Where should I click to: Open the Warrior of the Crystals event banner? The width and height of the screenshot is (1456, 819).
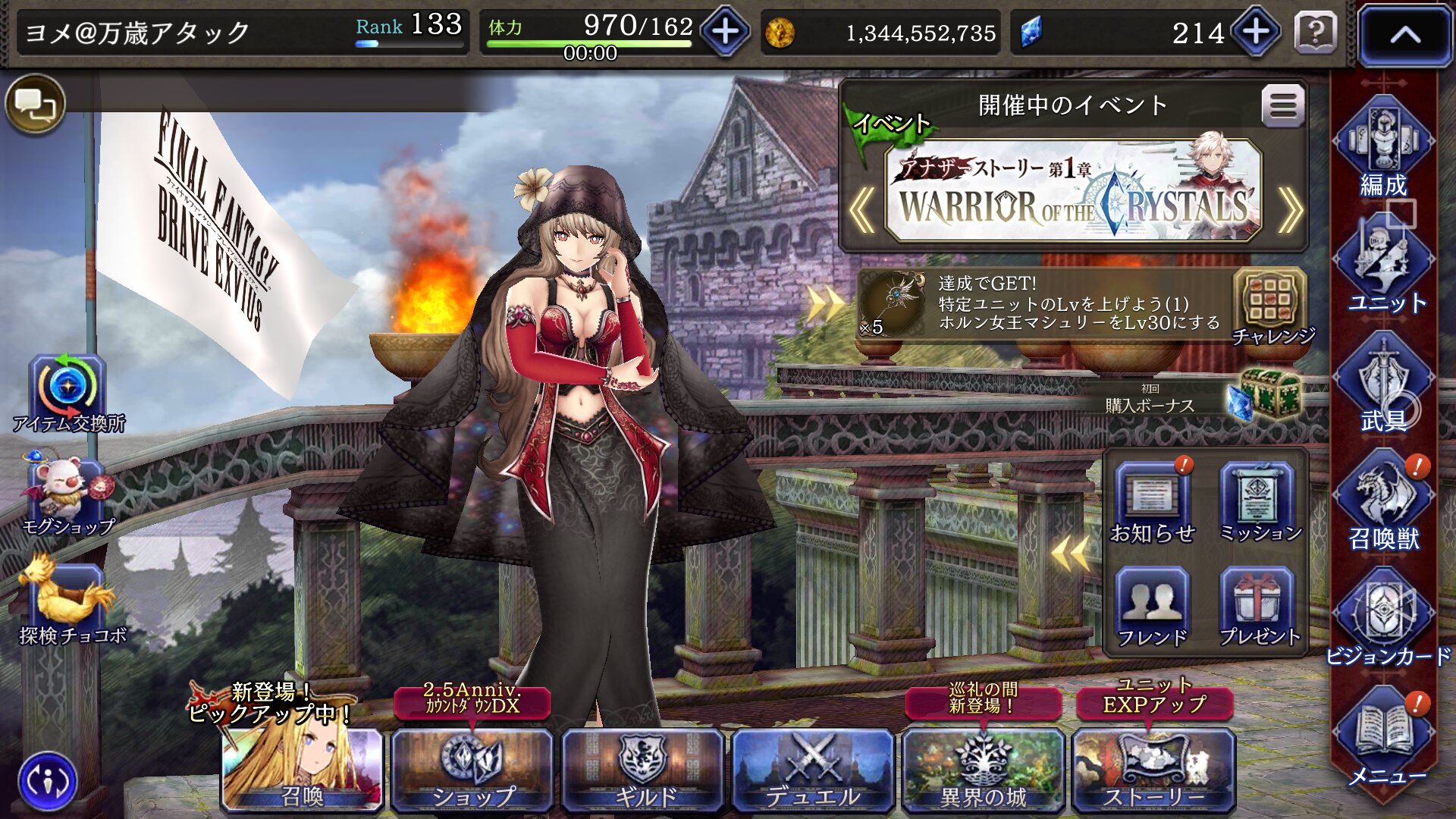pyautogui.click(x=1072, y=191)
